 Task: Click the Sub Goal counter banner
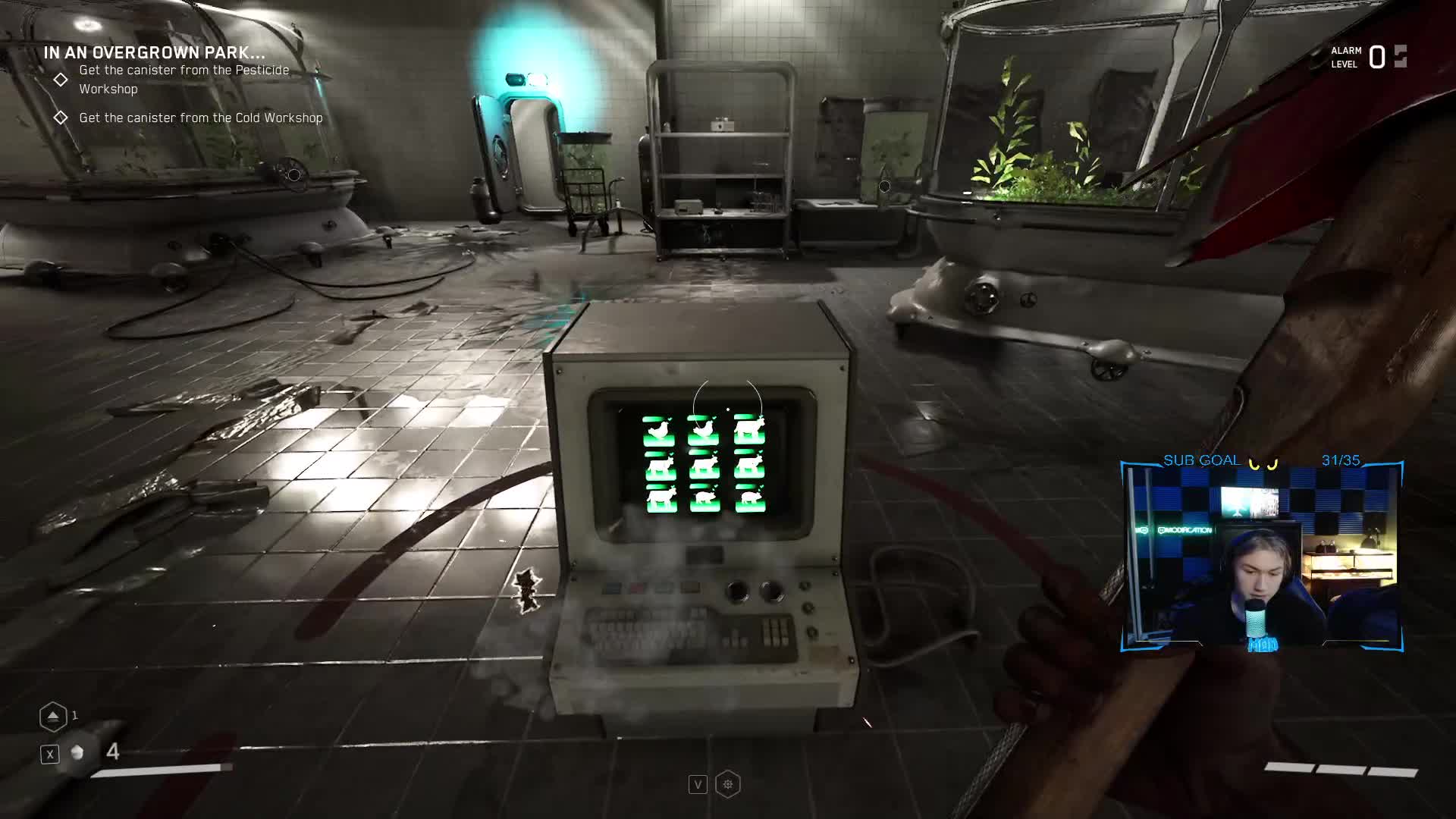click(1262, 460)
